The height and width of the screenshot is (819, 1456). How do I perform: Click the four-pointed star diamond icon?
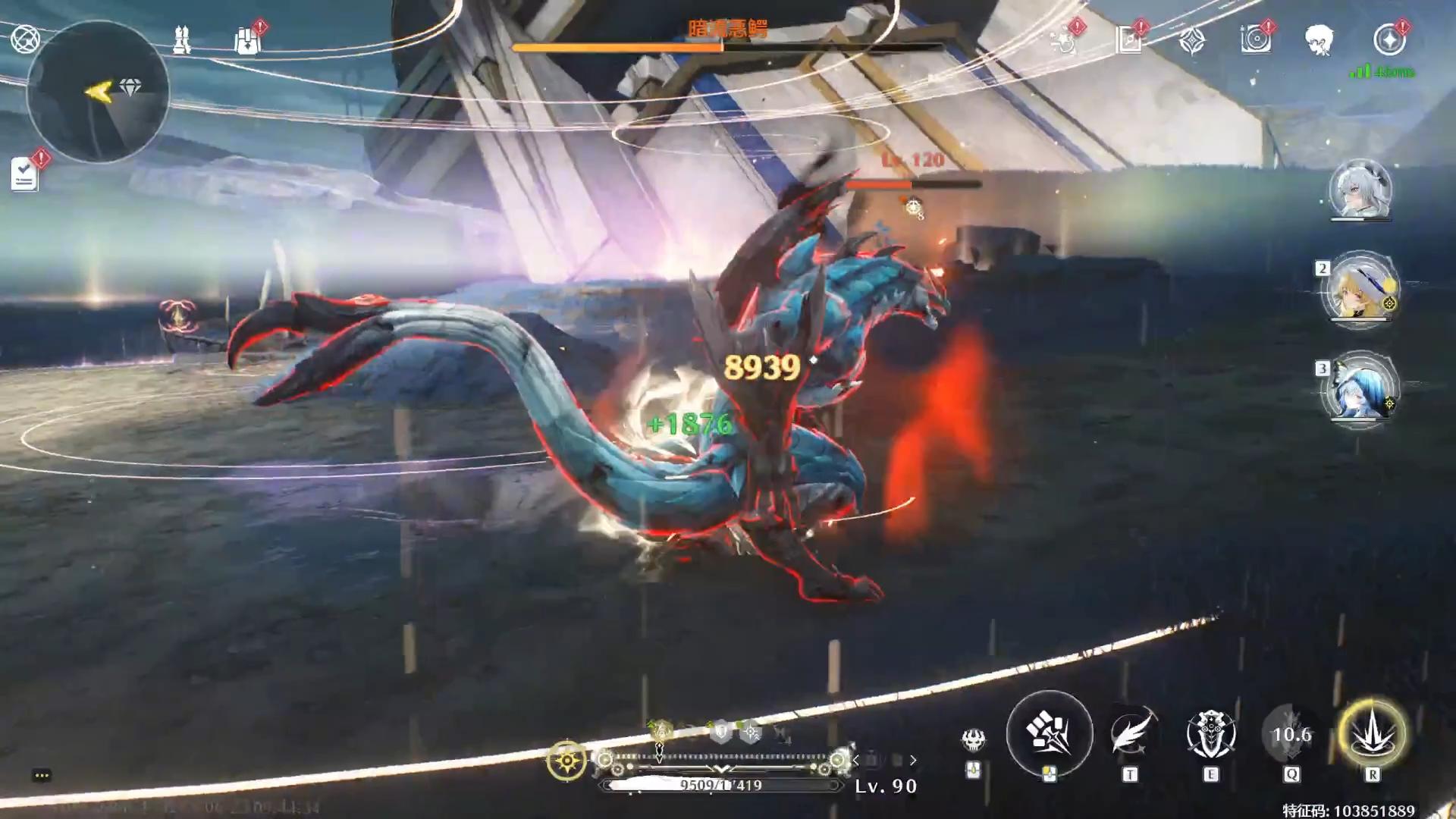click(1192, 40)
